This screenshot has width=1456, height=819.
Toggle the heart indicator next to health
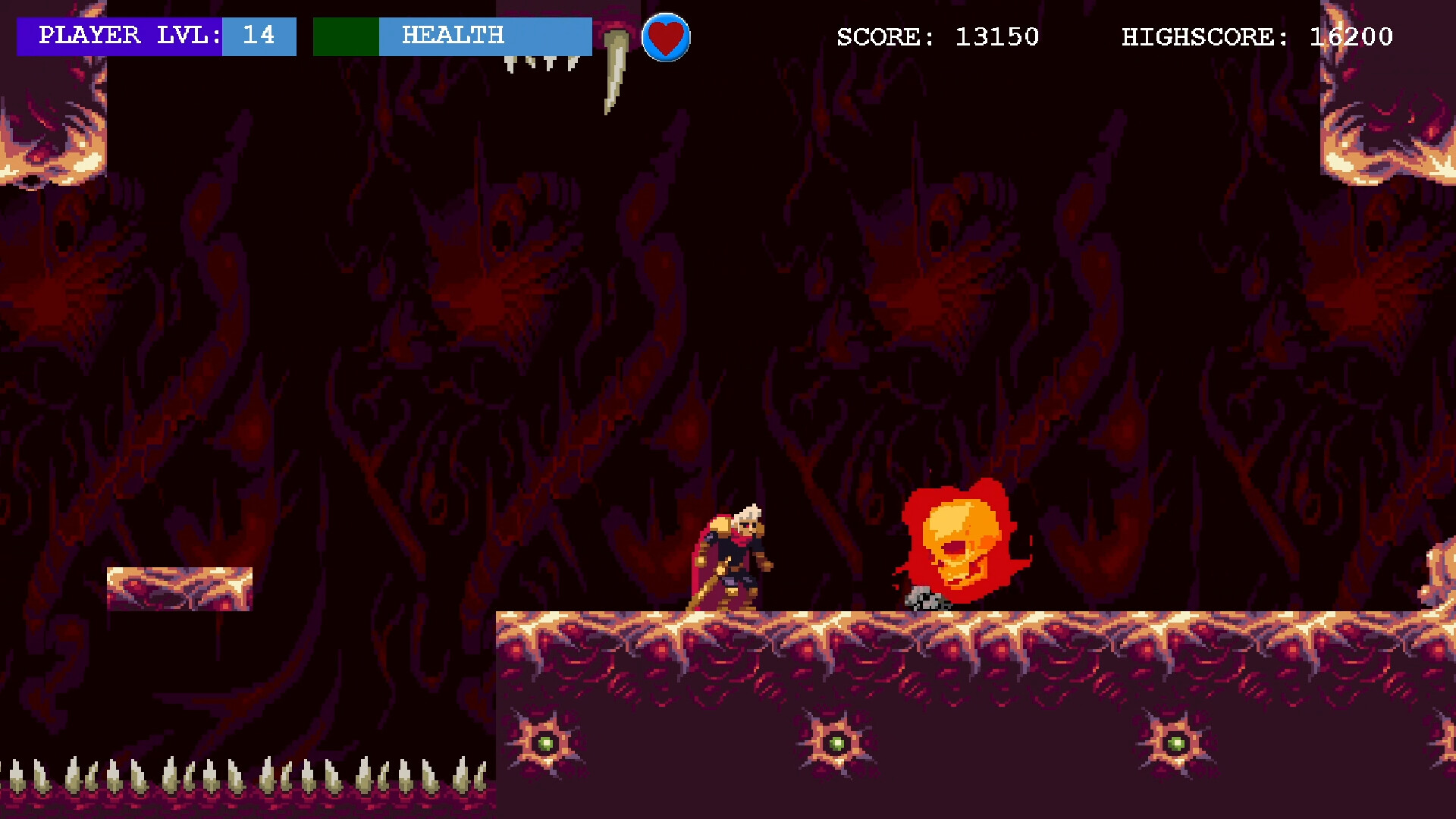[665, 38]
